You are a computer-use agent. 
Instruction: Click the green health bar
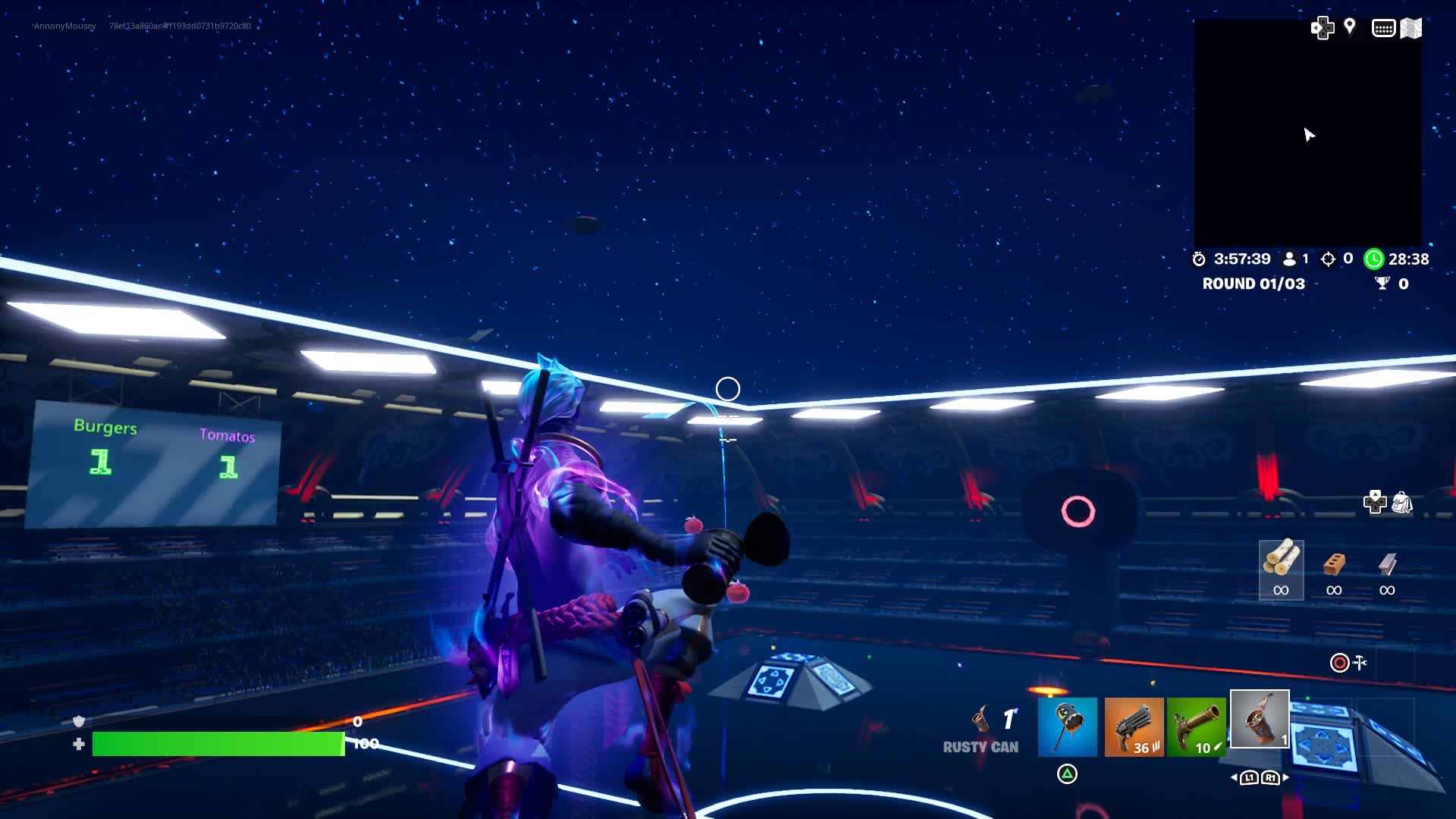click(220, 744)
